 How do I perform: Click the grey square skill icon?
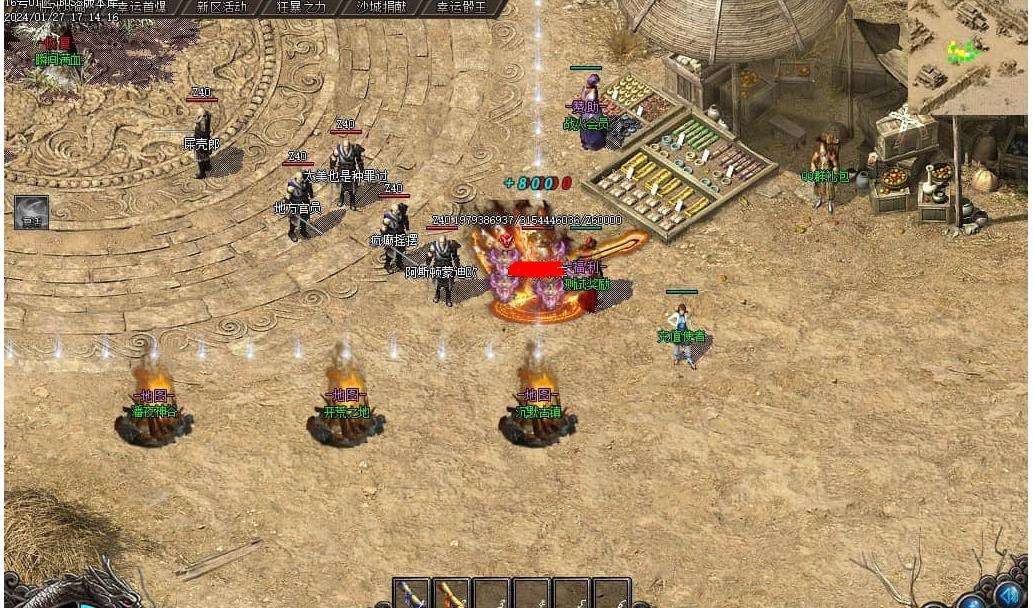tap(31, 212)
